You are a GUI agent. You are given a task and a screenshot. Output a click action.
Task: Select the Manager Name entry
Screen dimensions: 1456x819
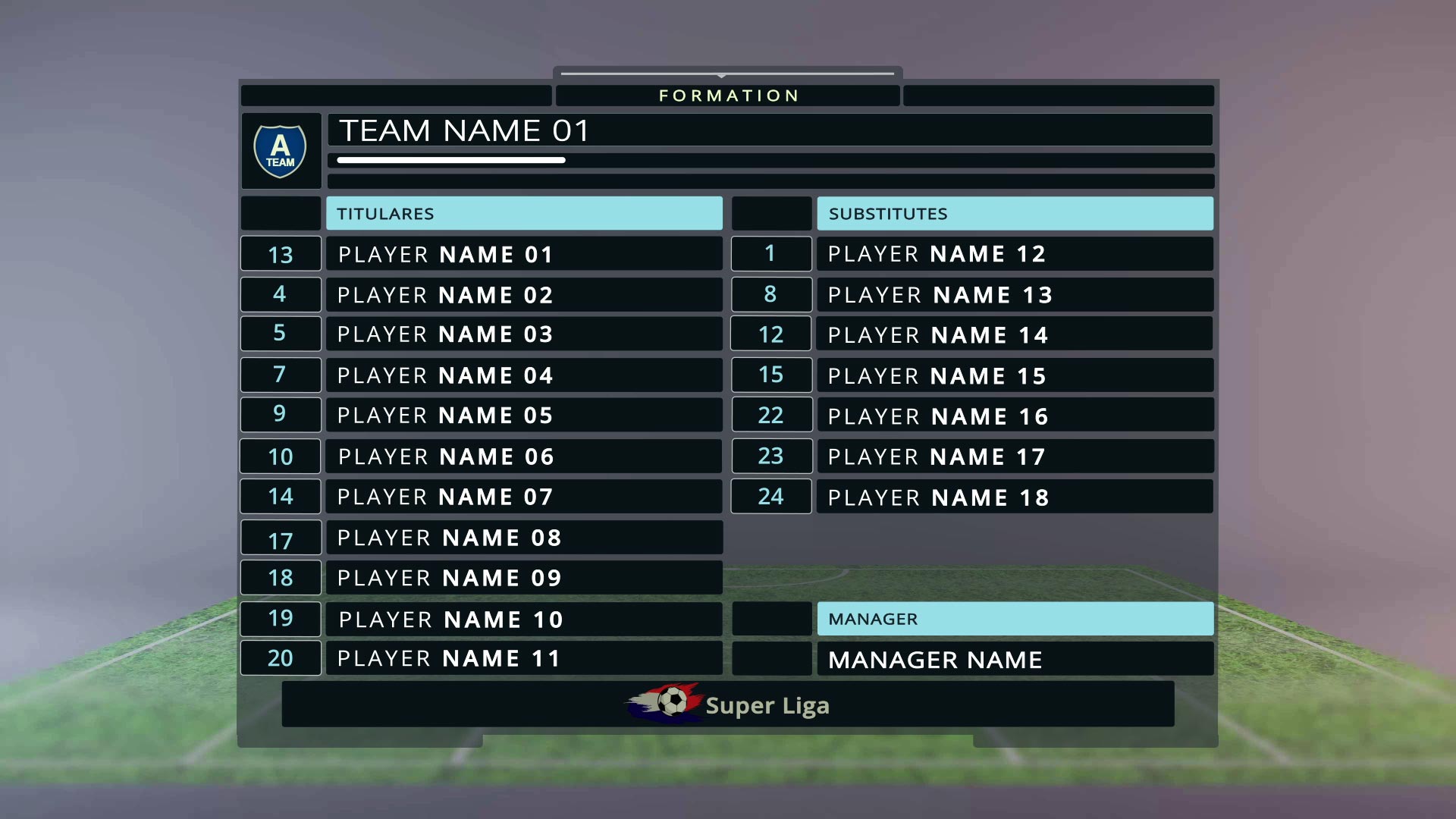click(x=1014, y=660)
